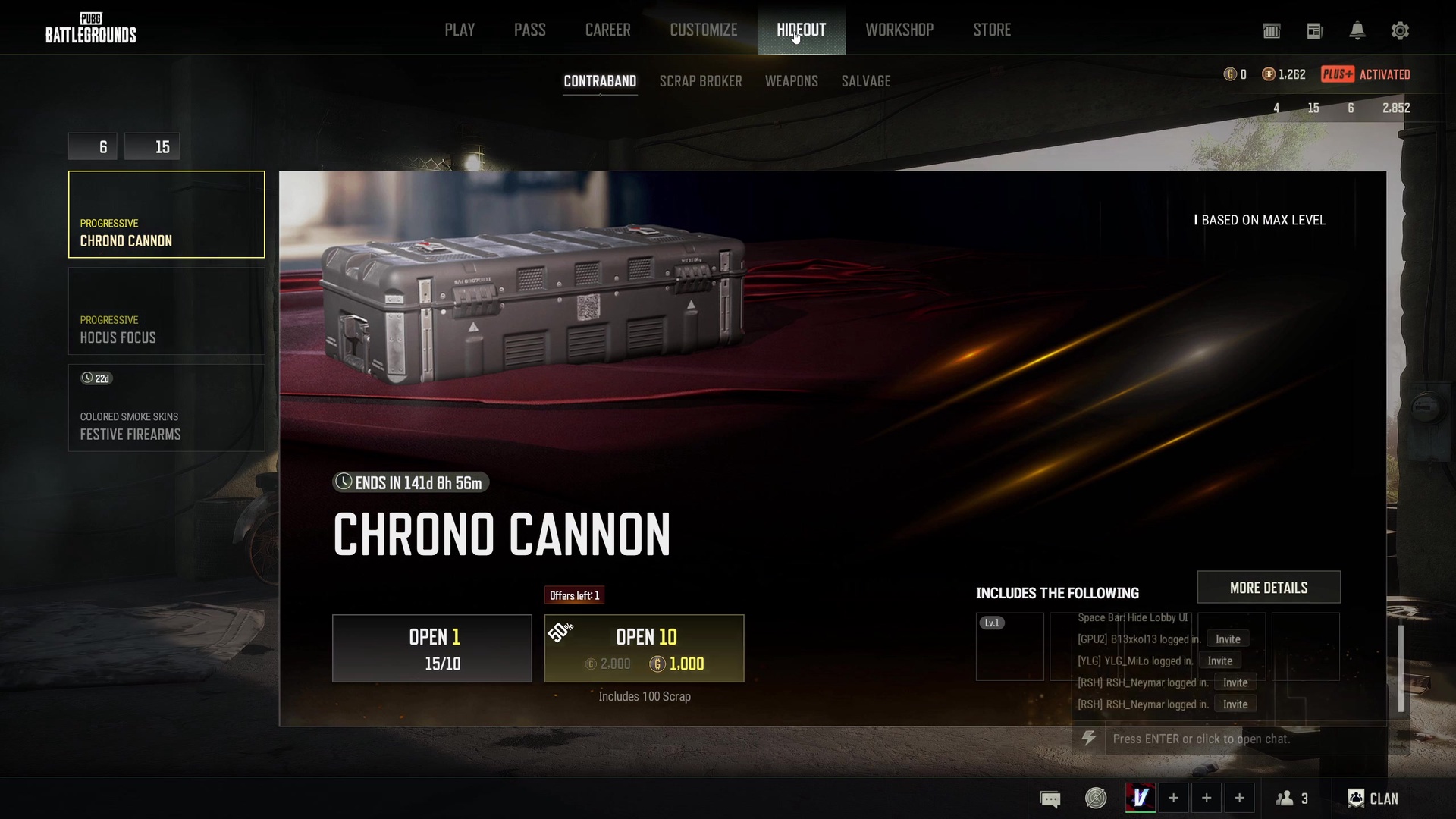This screenshot has height=819, width=1456.
Task: Check notifications via the bell icon
Action: click(x=1357, y=31)
